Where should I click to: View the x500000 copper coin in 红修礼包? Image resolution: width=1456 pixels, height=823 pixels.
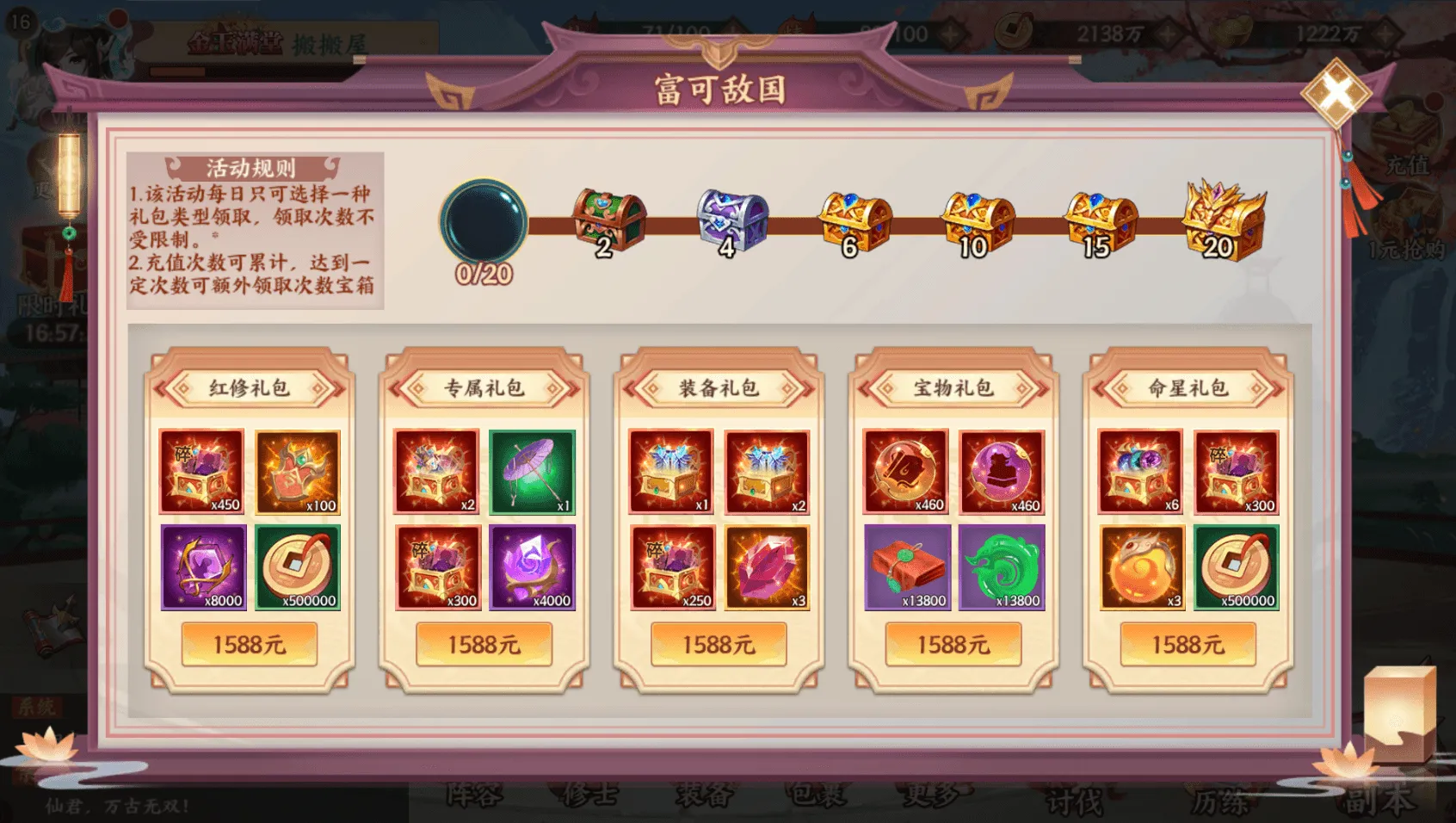(x=298, y=567)
